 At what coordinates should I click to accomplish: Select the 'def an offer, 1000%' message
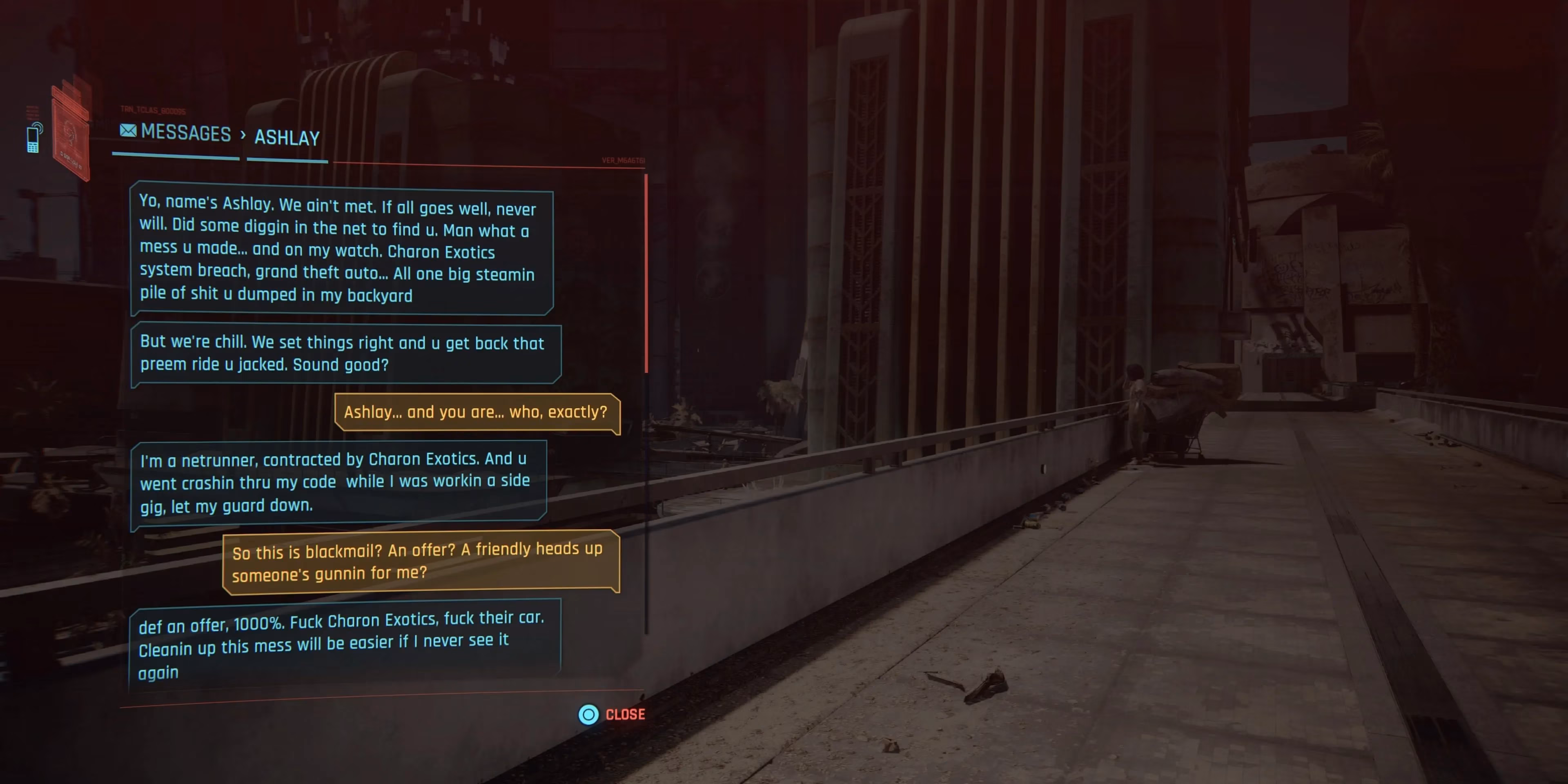click(343, 645)
